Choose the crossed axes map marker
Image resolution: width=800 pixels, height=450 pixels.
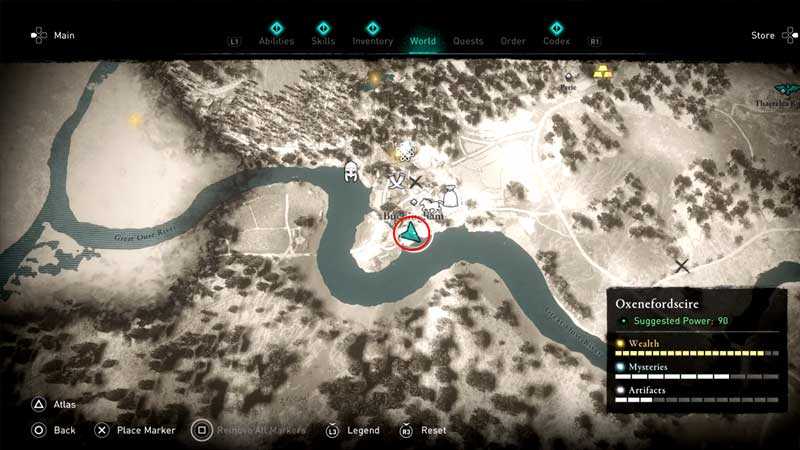click(397, 181)
